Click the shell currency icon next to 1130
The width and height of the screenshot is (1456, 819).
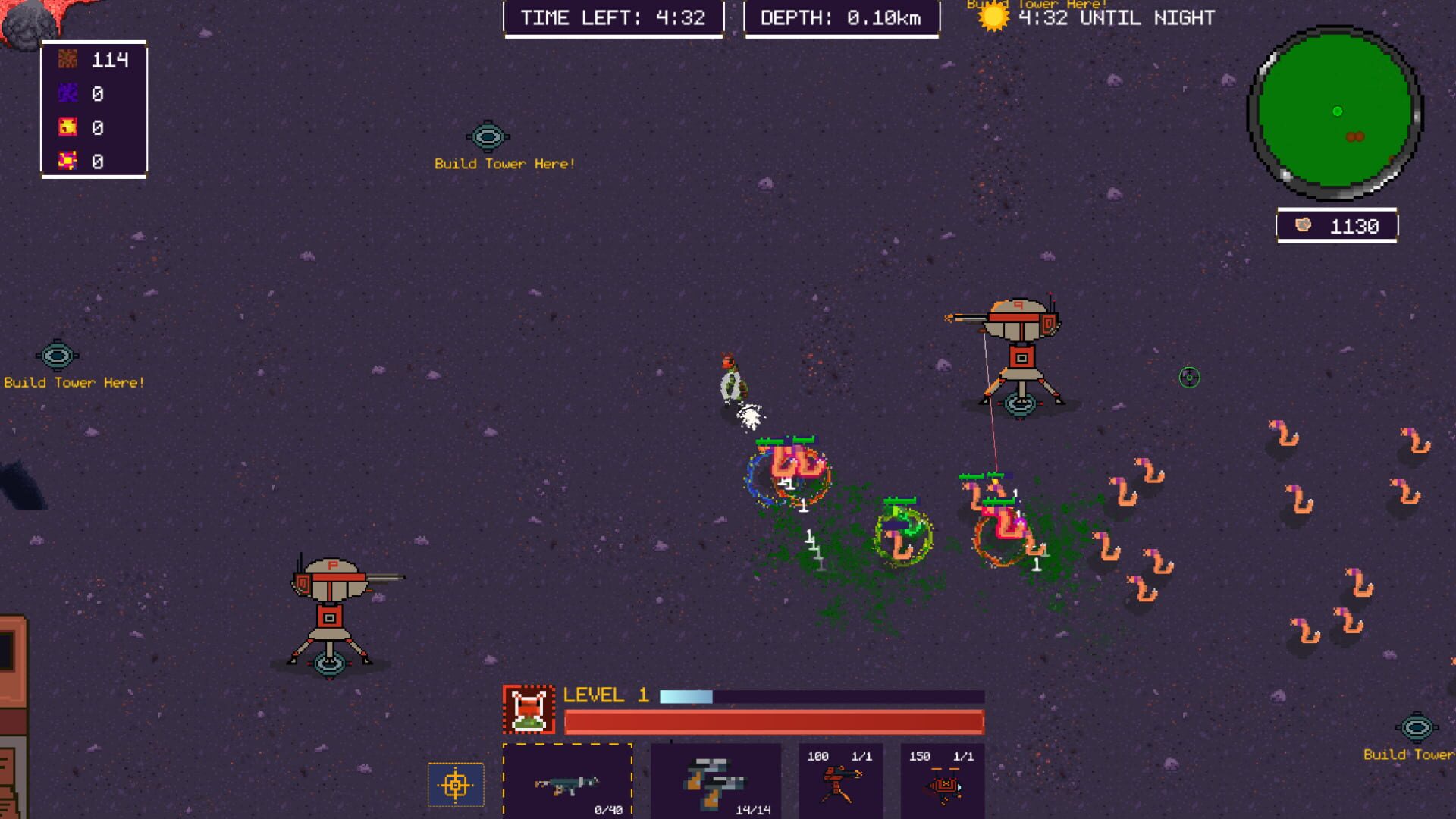(x=1302, y=223)
